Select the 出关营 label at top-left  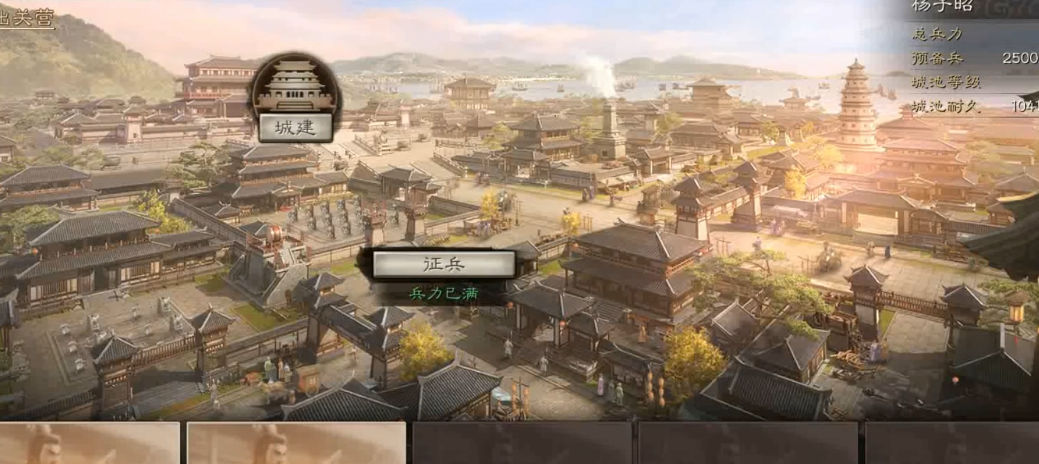[26, 18]
